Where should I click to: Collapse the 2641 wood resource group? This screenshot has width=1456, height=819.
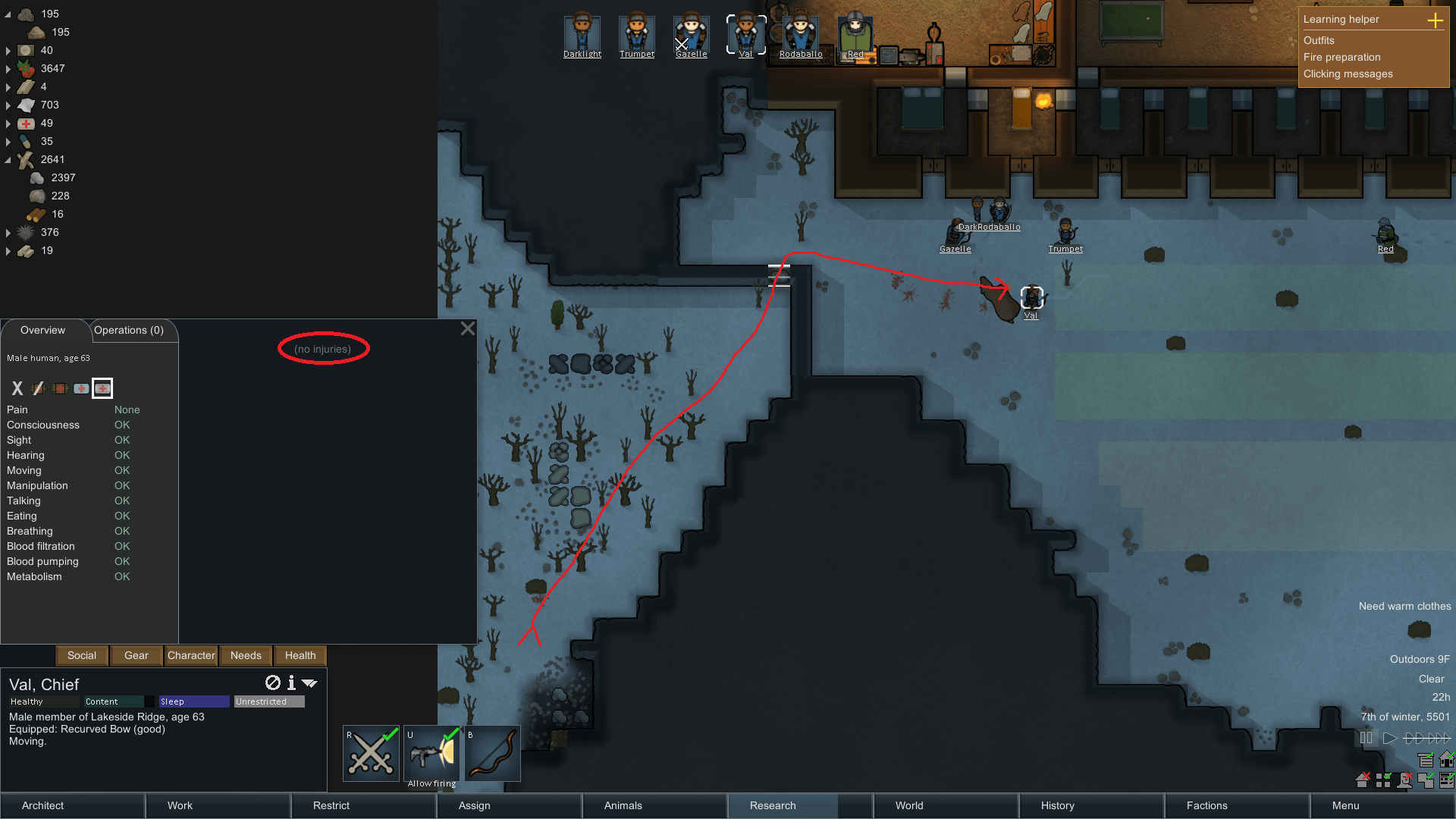coord(8,159)
